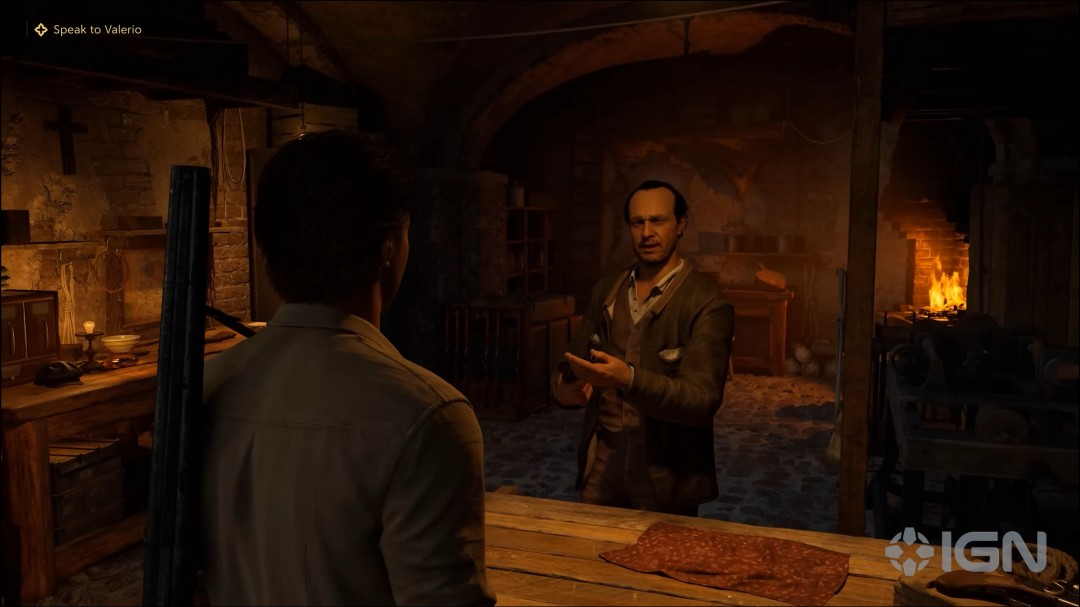
Task: Select the "Speak to Valerio" objective tracker
Action: (x=88, y=30)
